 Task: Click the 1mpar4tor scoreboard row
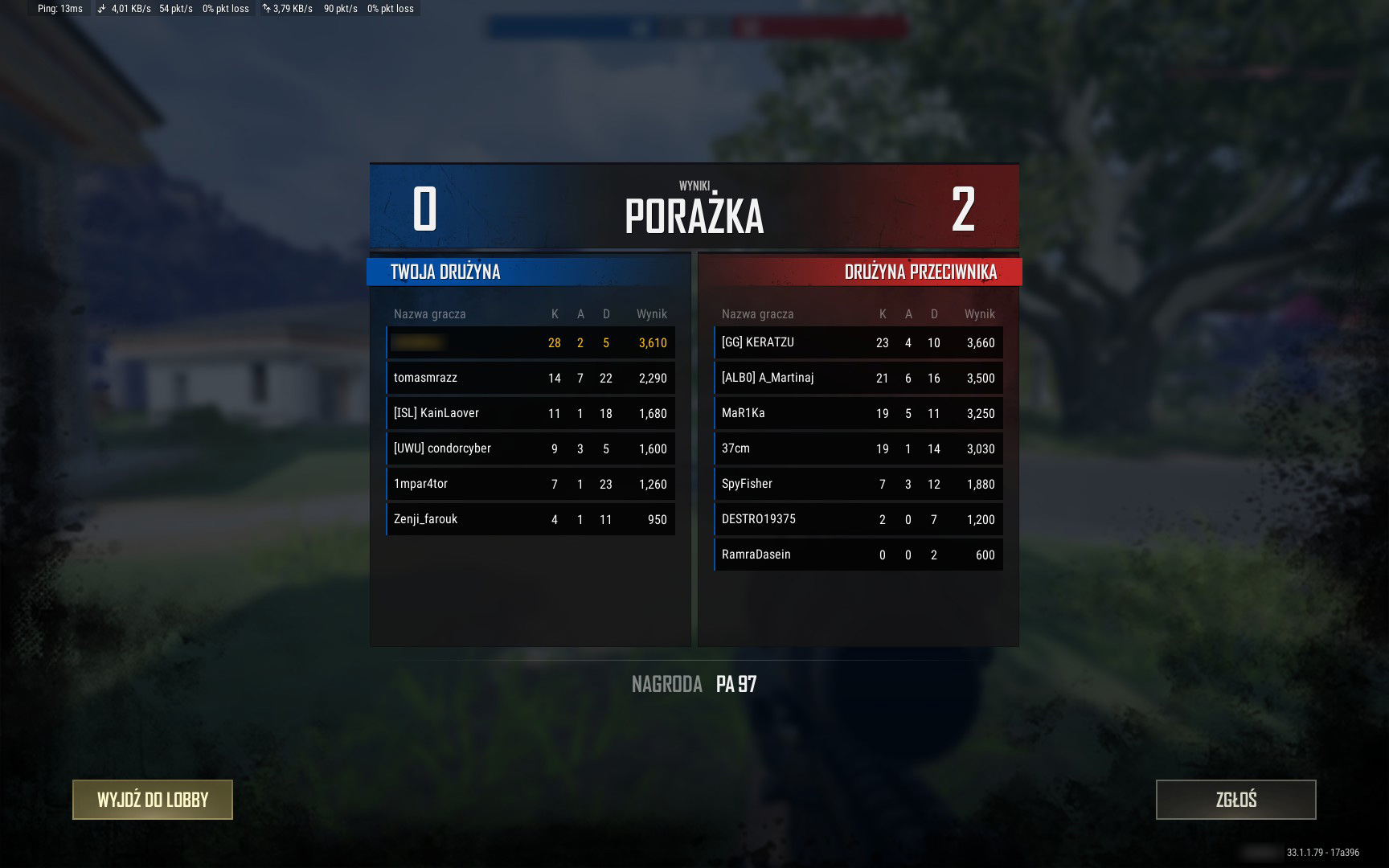coord(531,484)
